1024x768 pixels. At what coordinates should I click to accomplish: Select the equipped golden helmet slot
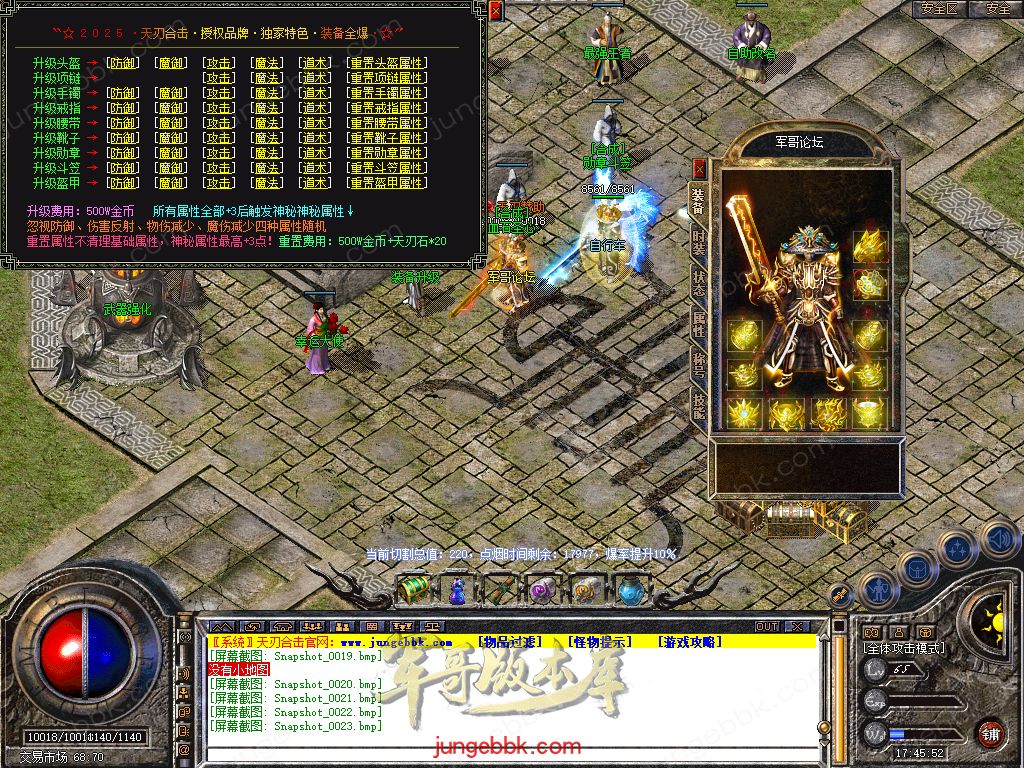(x=868, y=246)
